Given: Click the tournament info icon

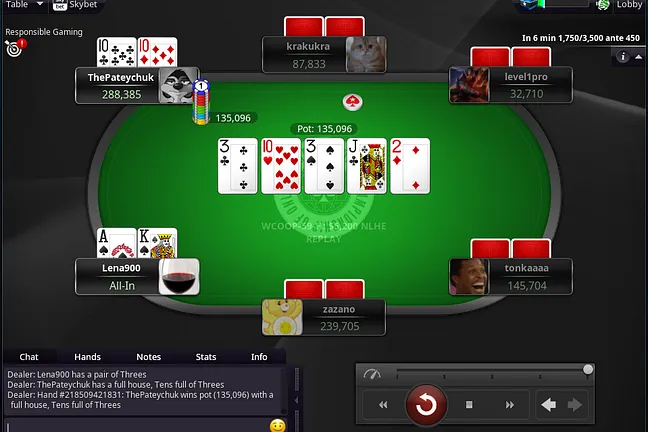Looking at the screenshot, I should [624, 57].
